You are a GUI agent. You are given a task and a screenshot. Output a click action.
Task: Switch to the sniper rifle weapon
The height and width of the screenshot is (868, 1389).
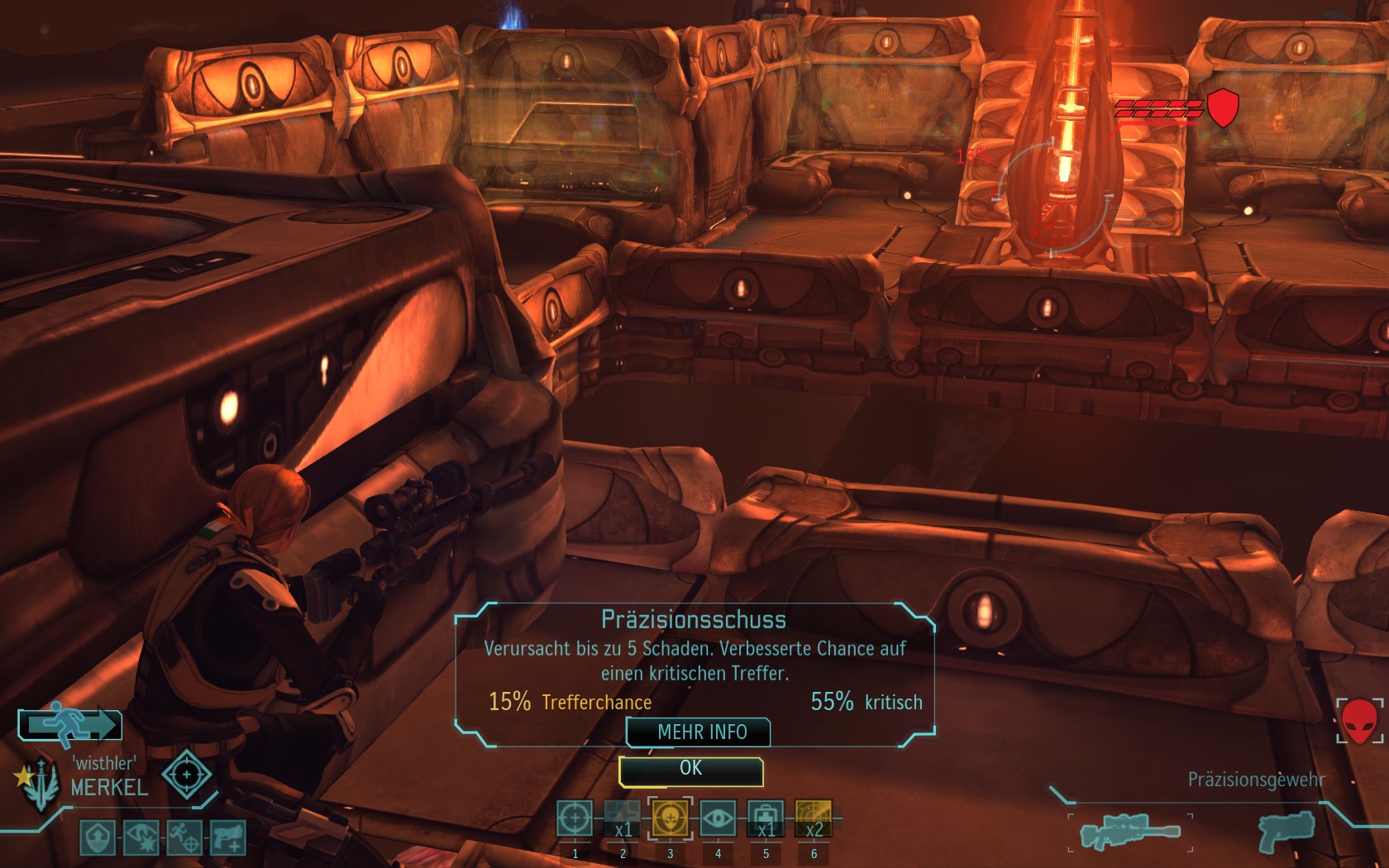click(1130, 831)
